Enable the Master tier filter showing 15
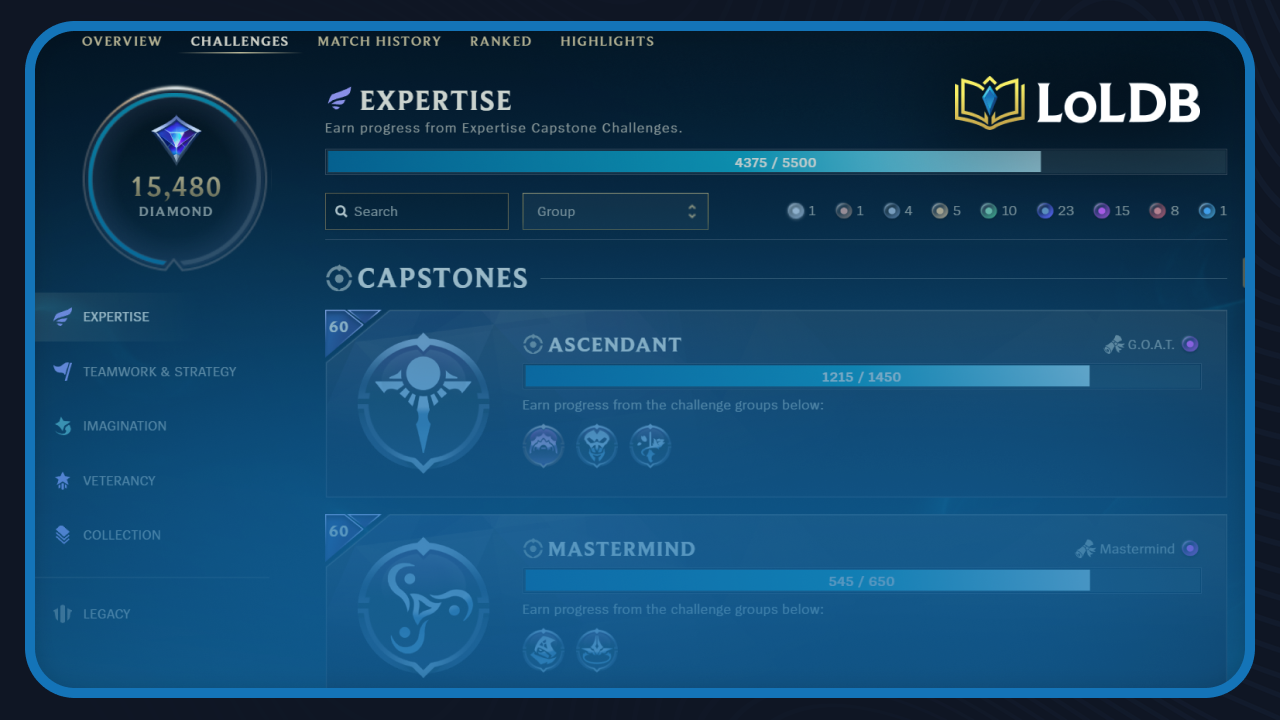 (1102, 210)
